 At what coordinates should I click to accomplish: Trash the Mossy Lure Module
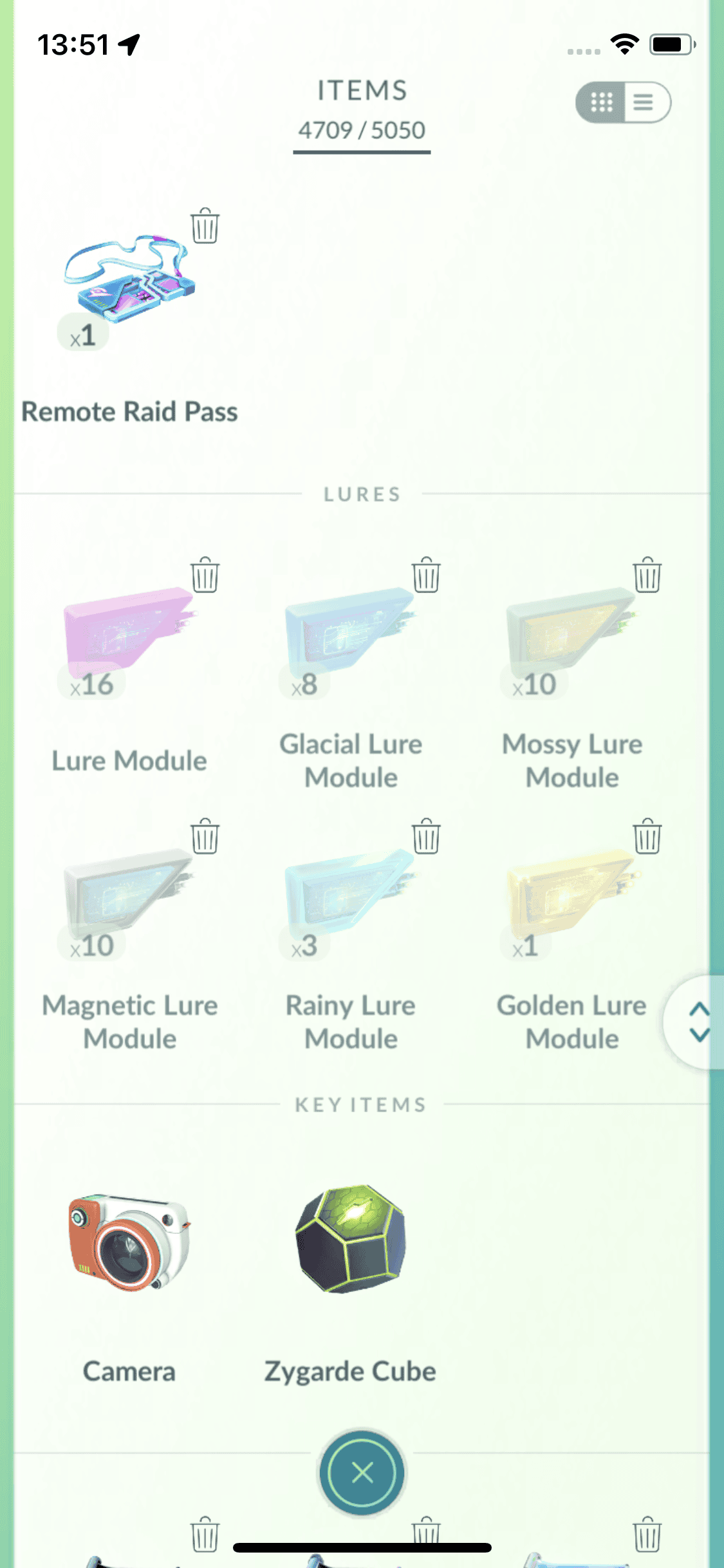[x=647, y=575]
